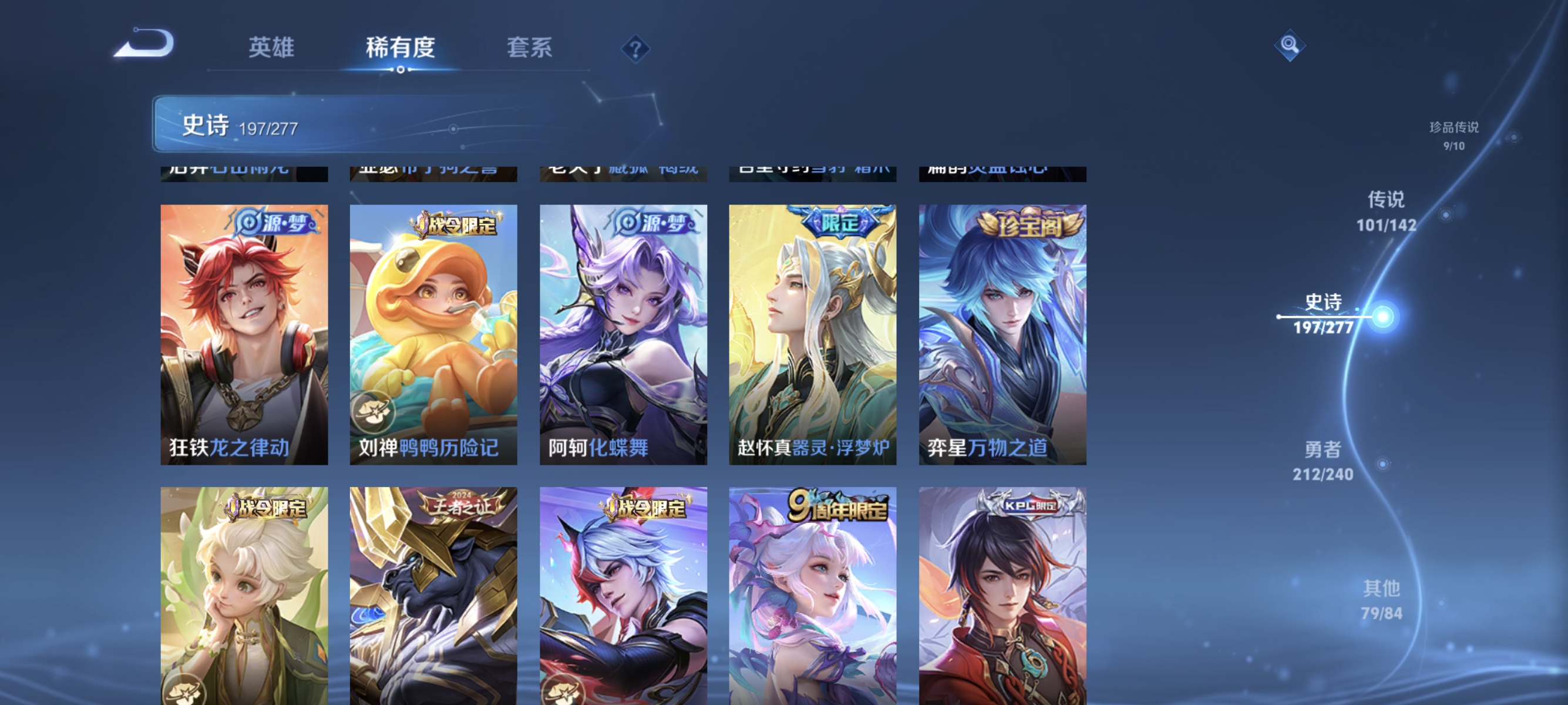Open the 套系 tab
This screenshot has width=1568, height=705.
point(530,48)
